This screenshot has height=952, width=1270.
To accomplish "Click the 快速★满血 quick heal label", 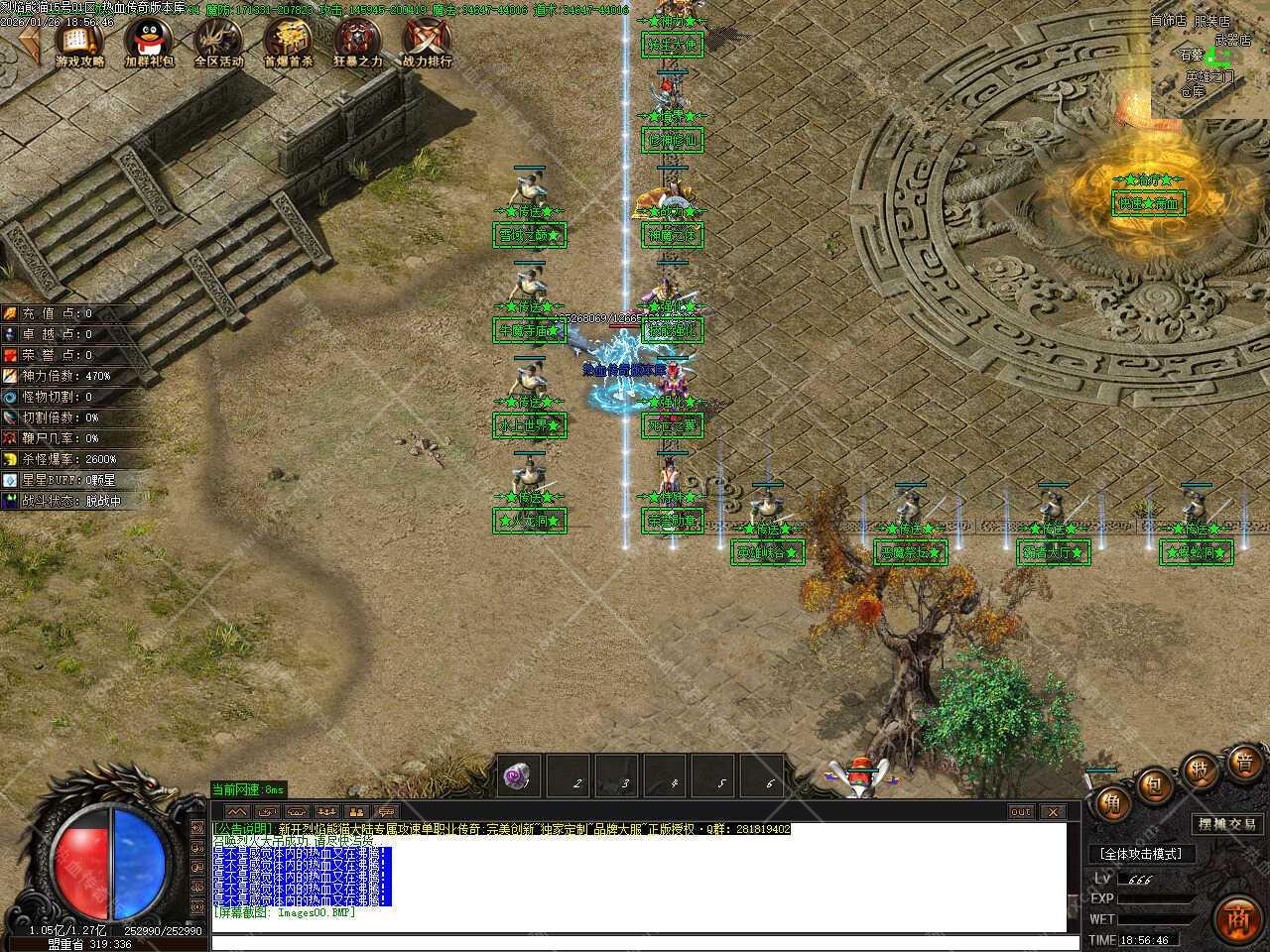I will [1149, 204].
